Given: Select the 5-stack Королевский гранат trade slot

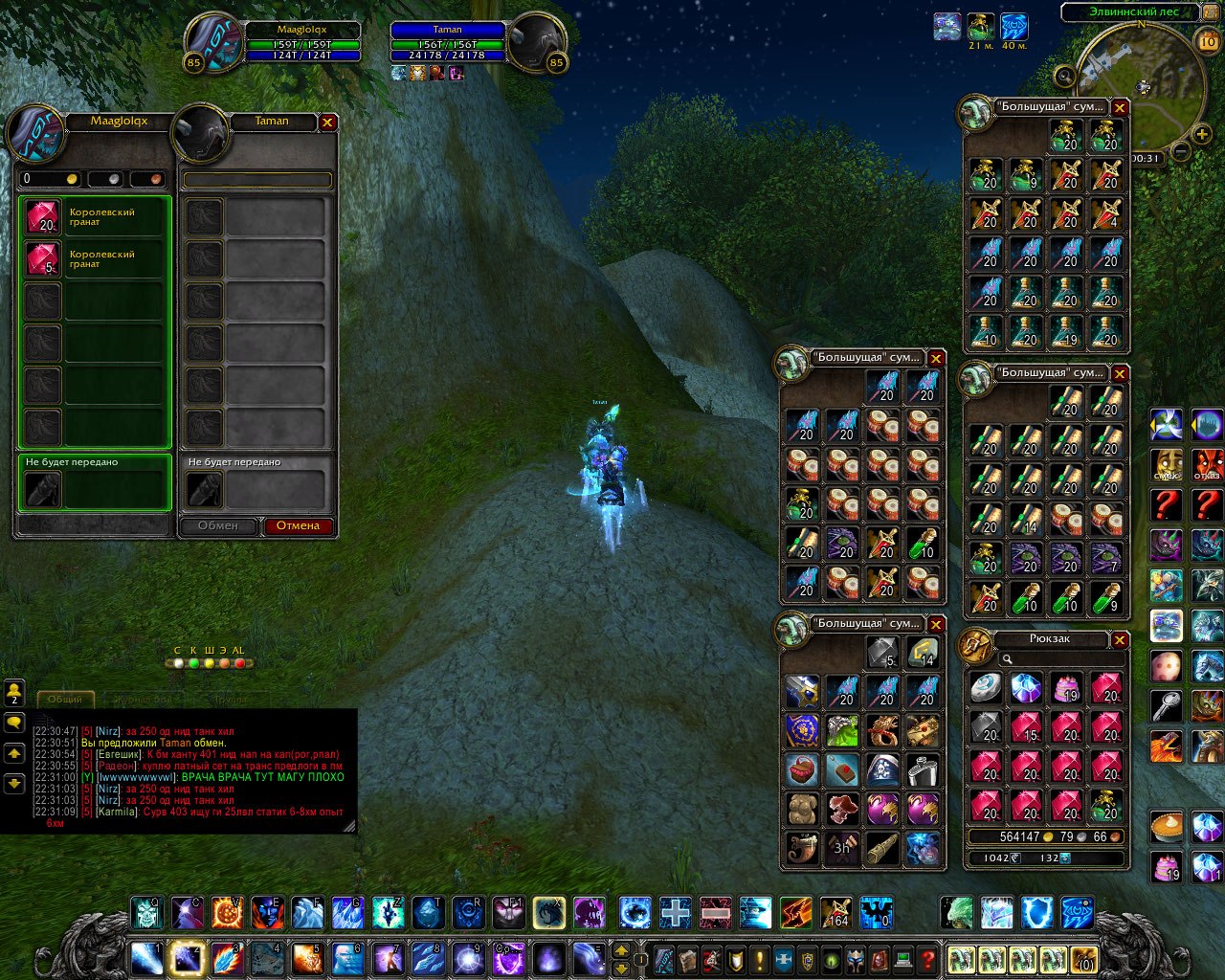Looking at the screenshot, I should click(42, 259).
